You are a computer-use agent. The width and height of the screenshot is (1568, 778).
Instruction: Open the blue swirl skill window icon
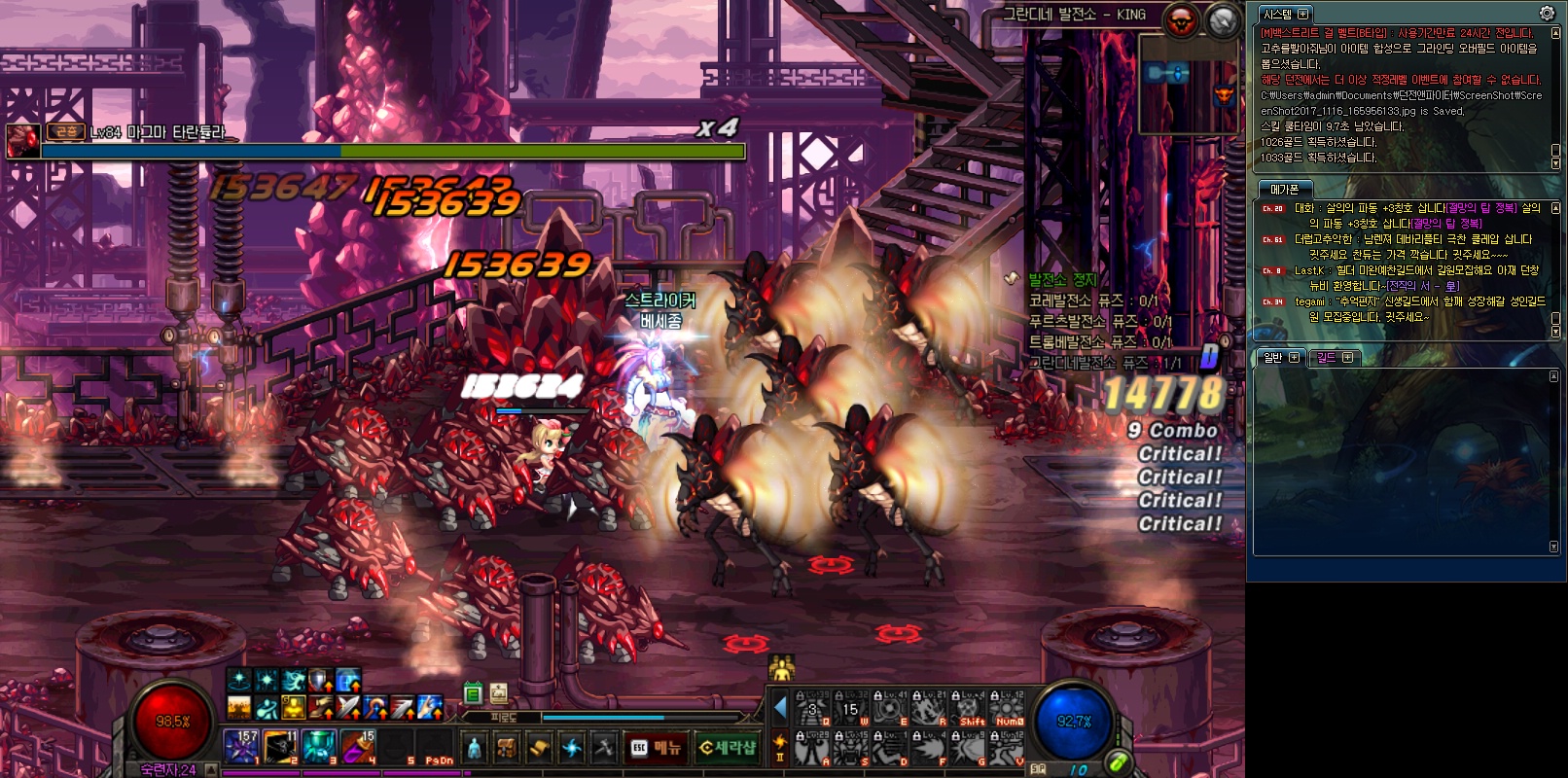pos(572,747)
